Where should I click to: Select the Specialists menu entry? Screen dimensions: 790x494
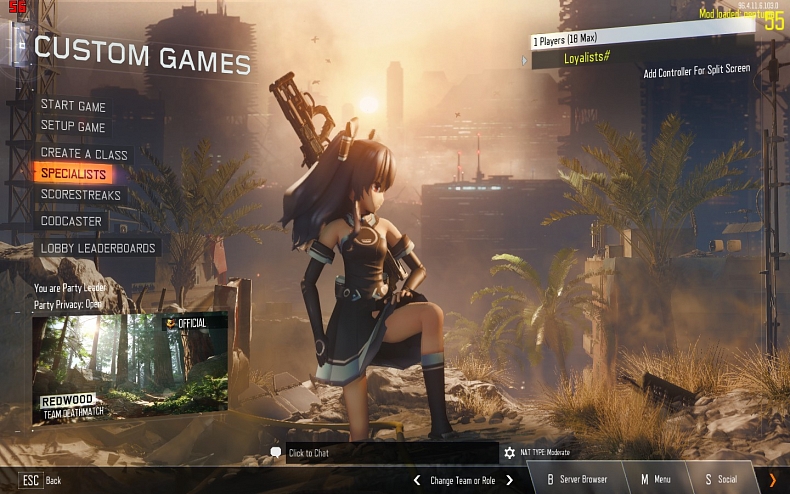click(x=74, y=174)
